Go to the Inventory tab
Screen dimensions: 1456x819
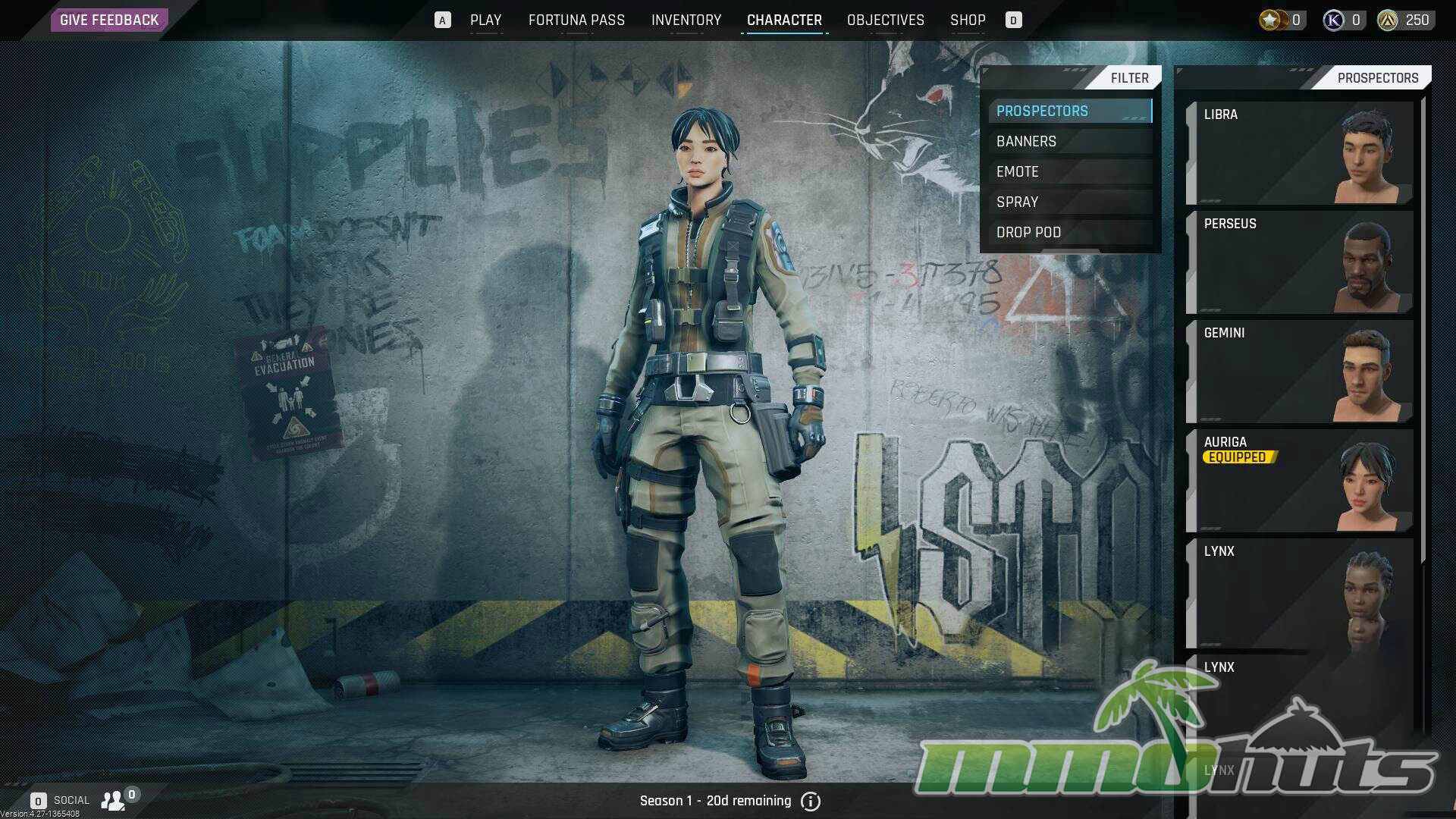[x=686, y=20]
